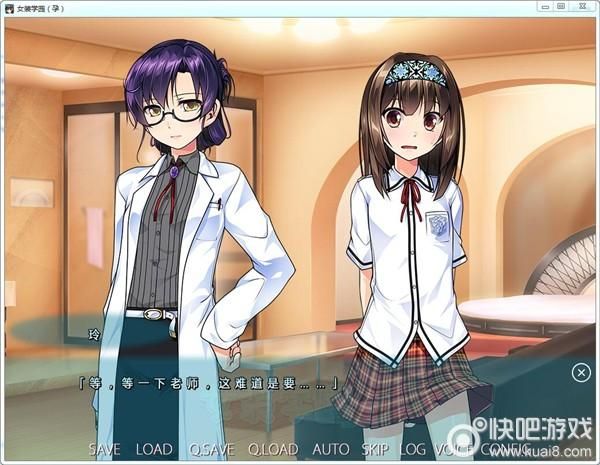Close the game window
Viewport: 600px width, 465px height.
(583, 8)
